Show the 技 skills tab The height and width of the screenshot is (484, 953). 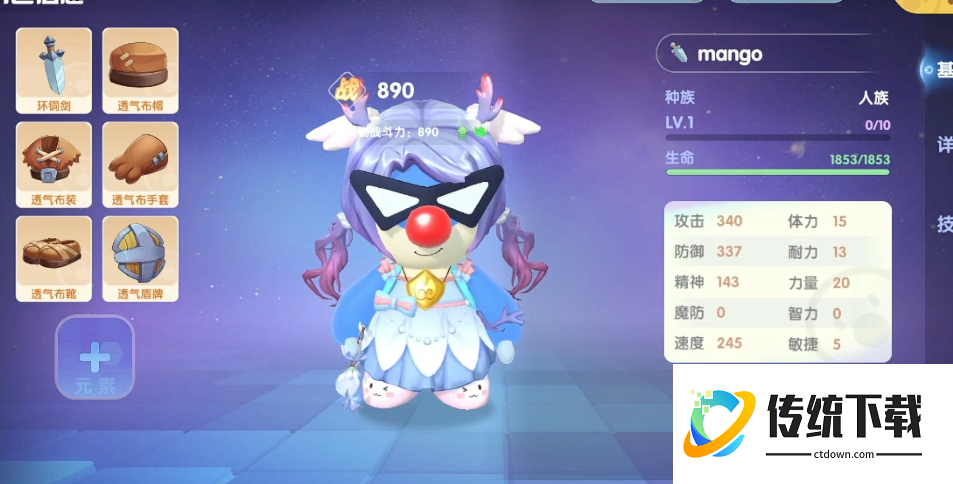point(943,224)
